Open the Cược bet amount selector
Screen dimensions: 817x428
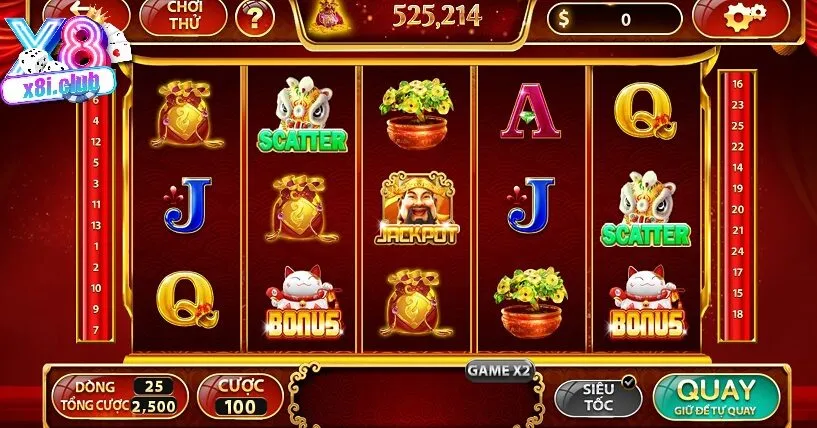[x=239, y=396]
